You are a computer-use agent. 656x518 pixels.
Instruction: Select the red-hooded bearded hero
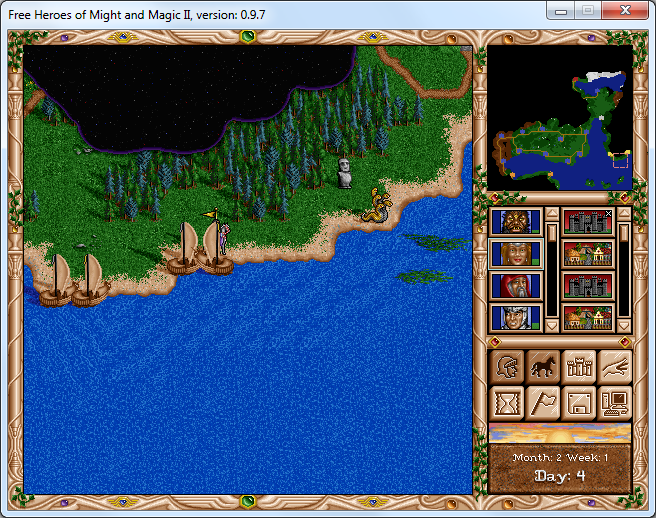point(516,286)
